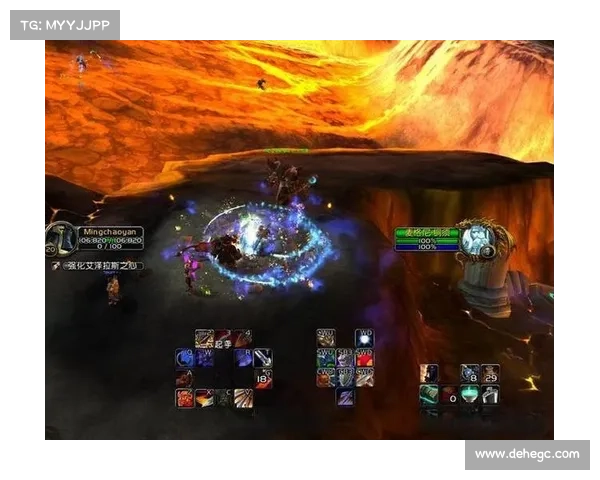Viewport: 600px width, 480px height.
Task: Click the TG: MYYJJPP label
Action: pos(64,24)
